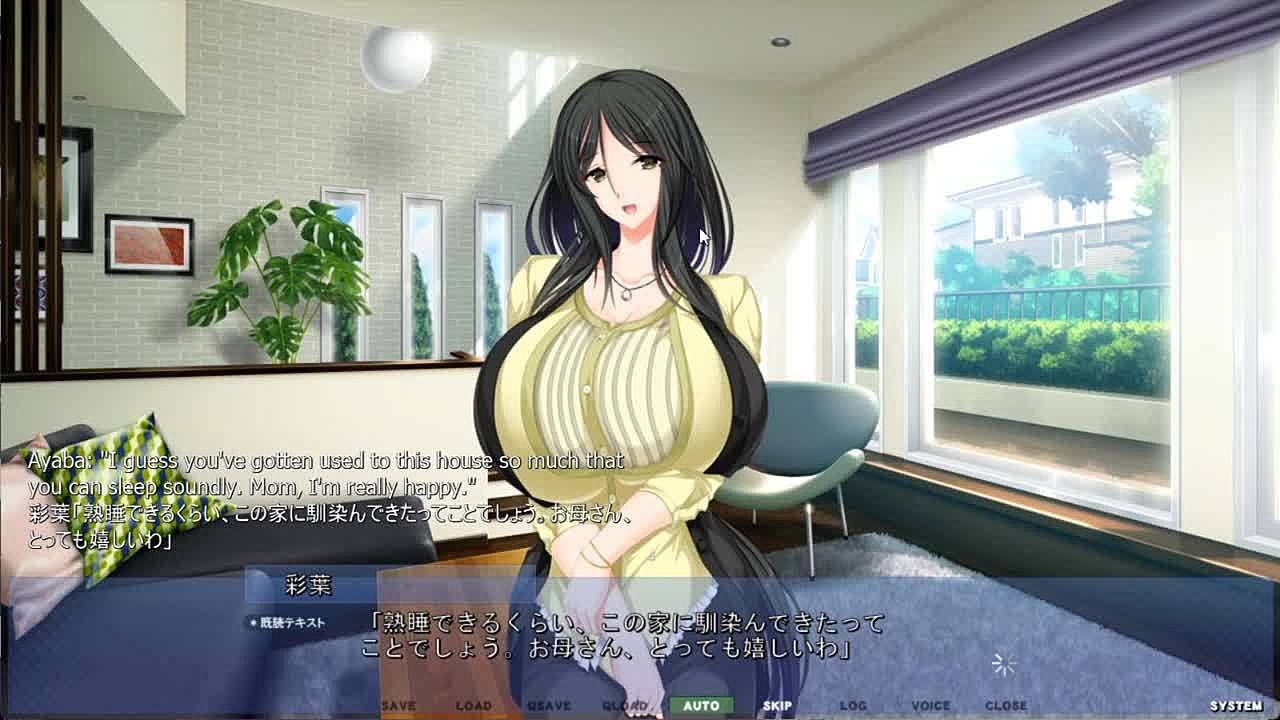This screenshot has height=720, width=1280.
Task: Open the SAVE menu
Action: [398, 705]
